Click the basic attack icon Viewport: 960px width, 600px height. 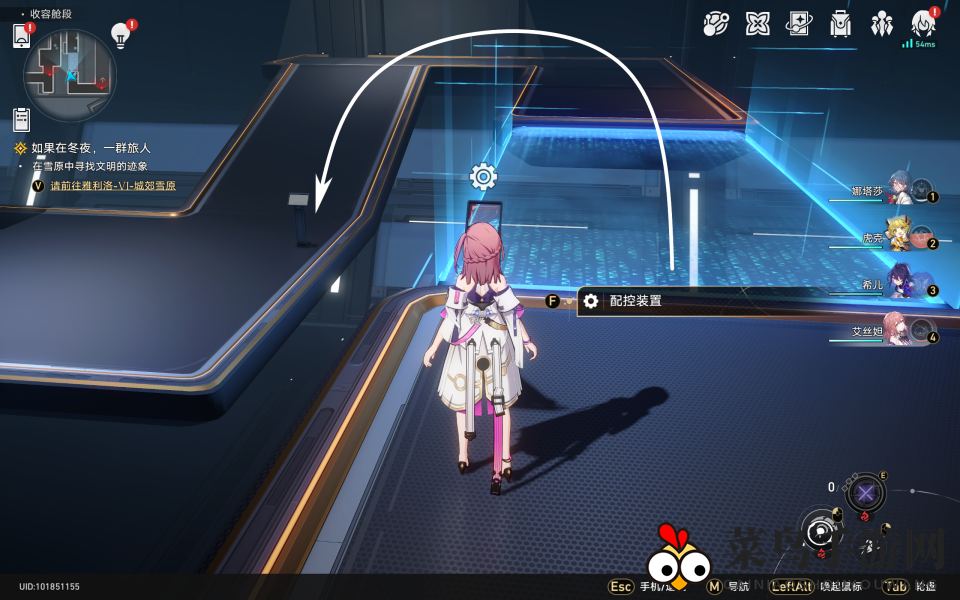pyautogui.click(x=822, y=532)
